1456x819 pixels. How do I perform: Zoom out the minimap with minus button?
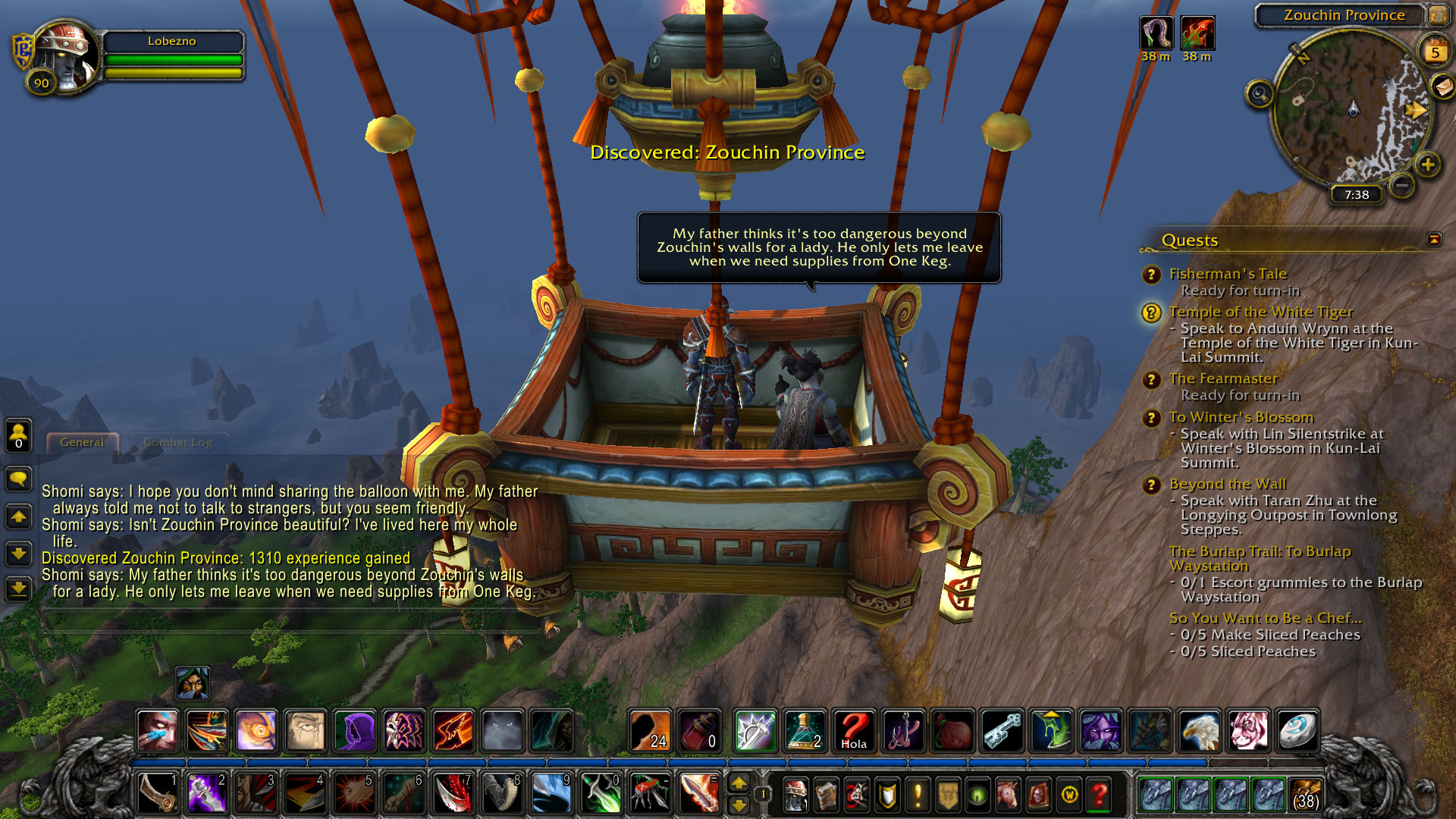click(x=1402, y=184)
